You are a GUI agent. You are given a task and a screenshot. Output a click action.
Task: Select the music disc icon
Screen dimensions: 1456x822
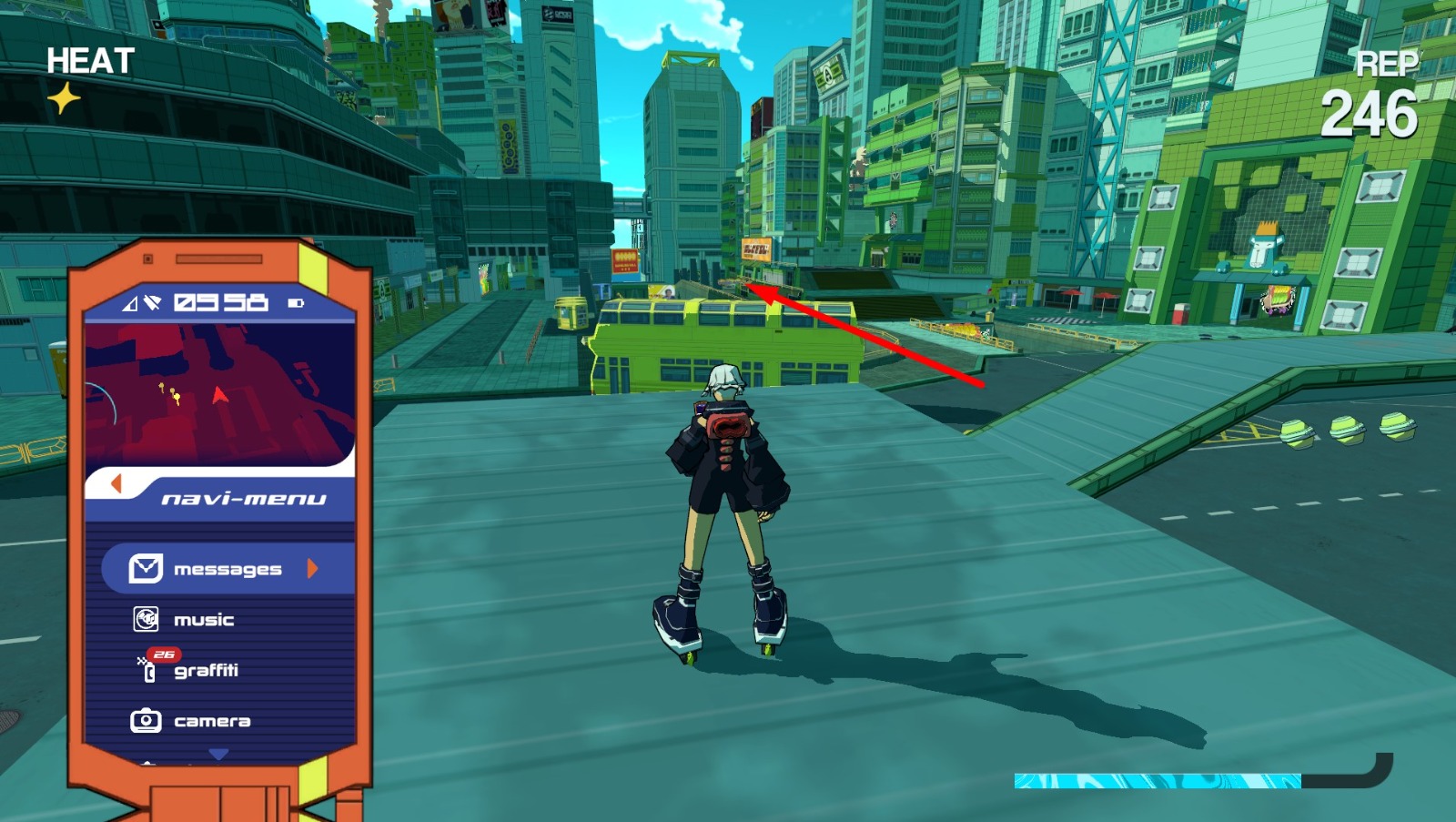pos(147,619)
